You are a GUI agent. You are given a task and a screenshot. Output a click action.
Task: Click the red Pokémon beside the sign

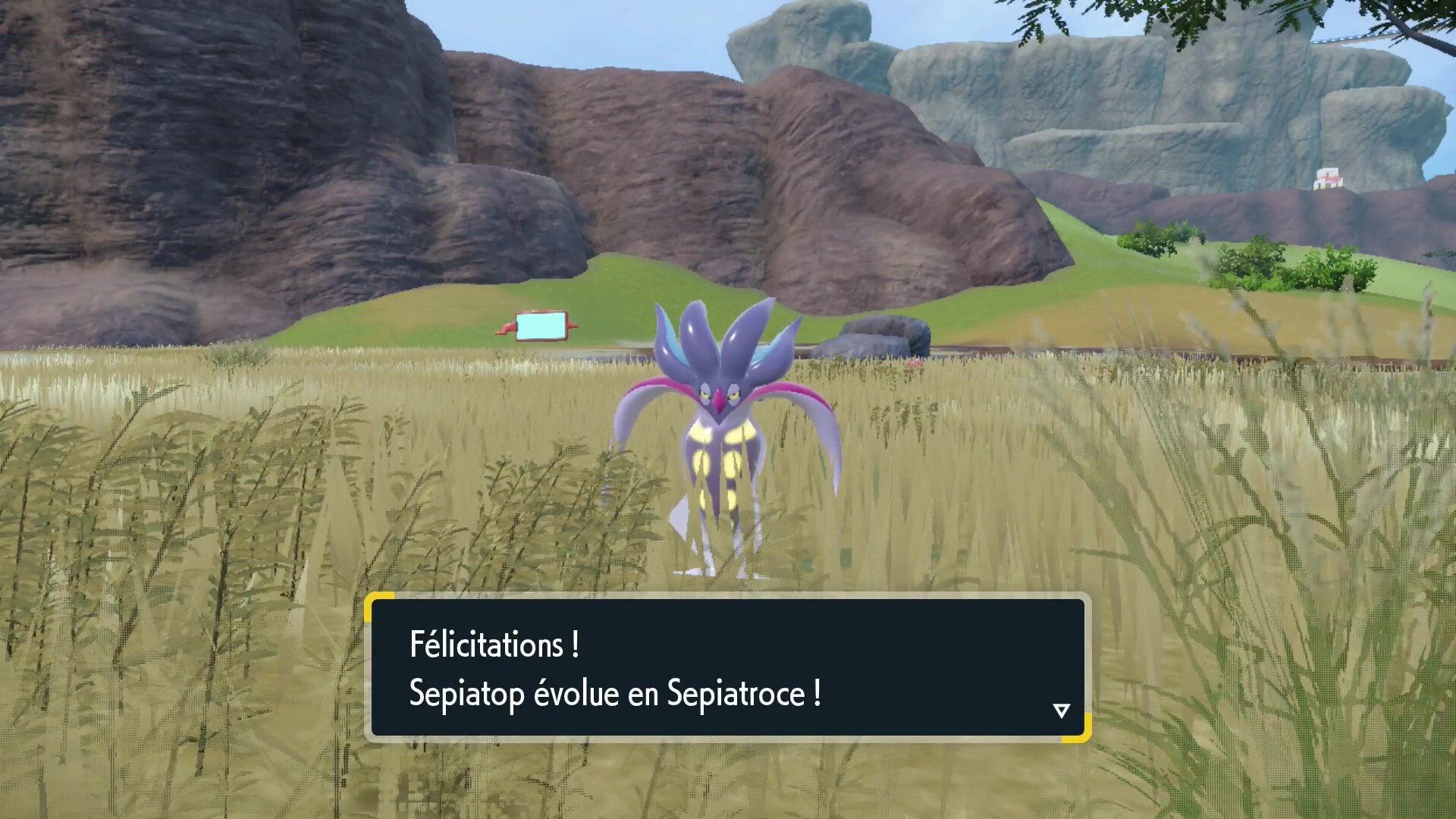[x=505, y=328]
